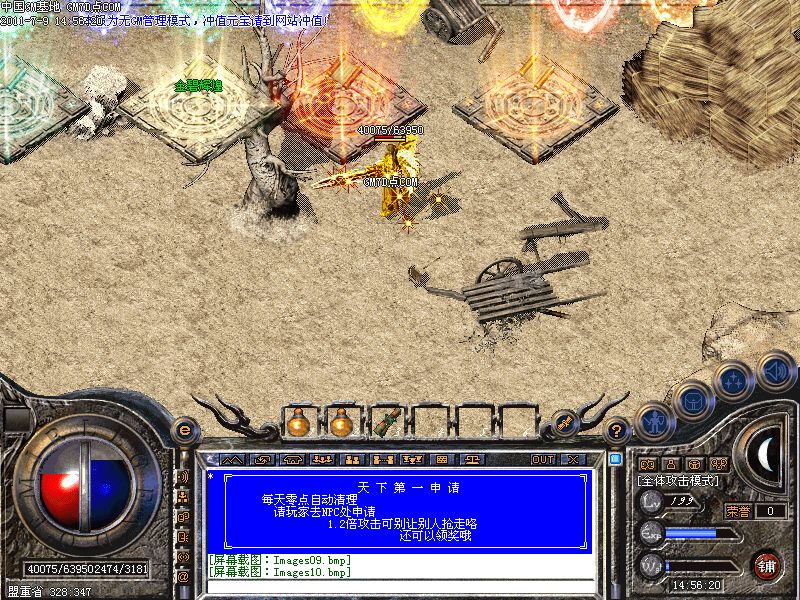Screen dimensions: 800x600
Task: Open the bag round button
Action: 692,402
